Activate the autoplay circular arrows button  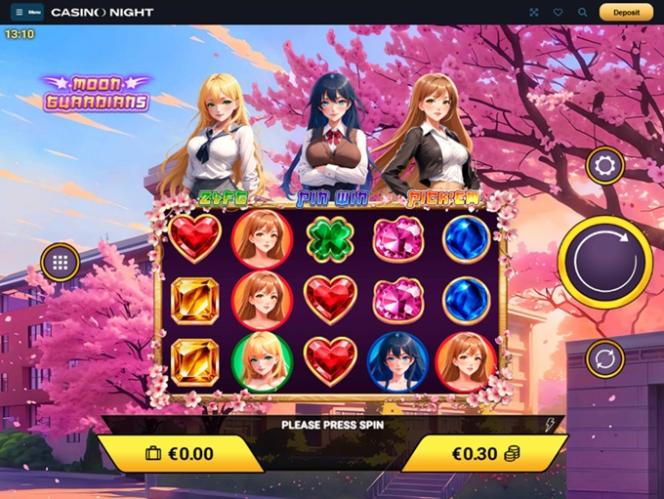[605, 358]
